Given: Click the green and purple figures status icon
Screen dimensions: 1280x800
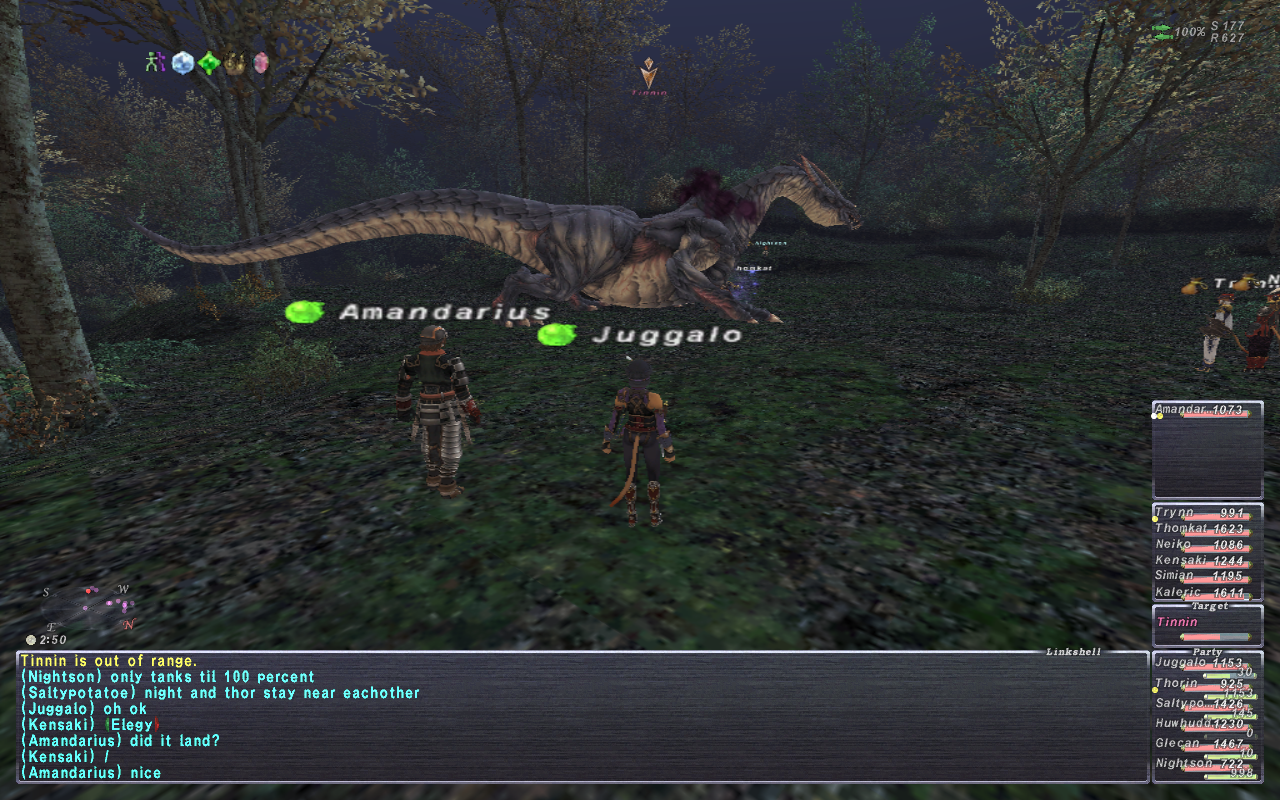Looking at the screenshot, I should point(154,62).
